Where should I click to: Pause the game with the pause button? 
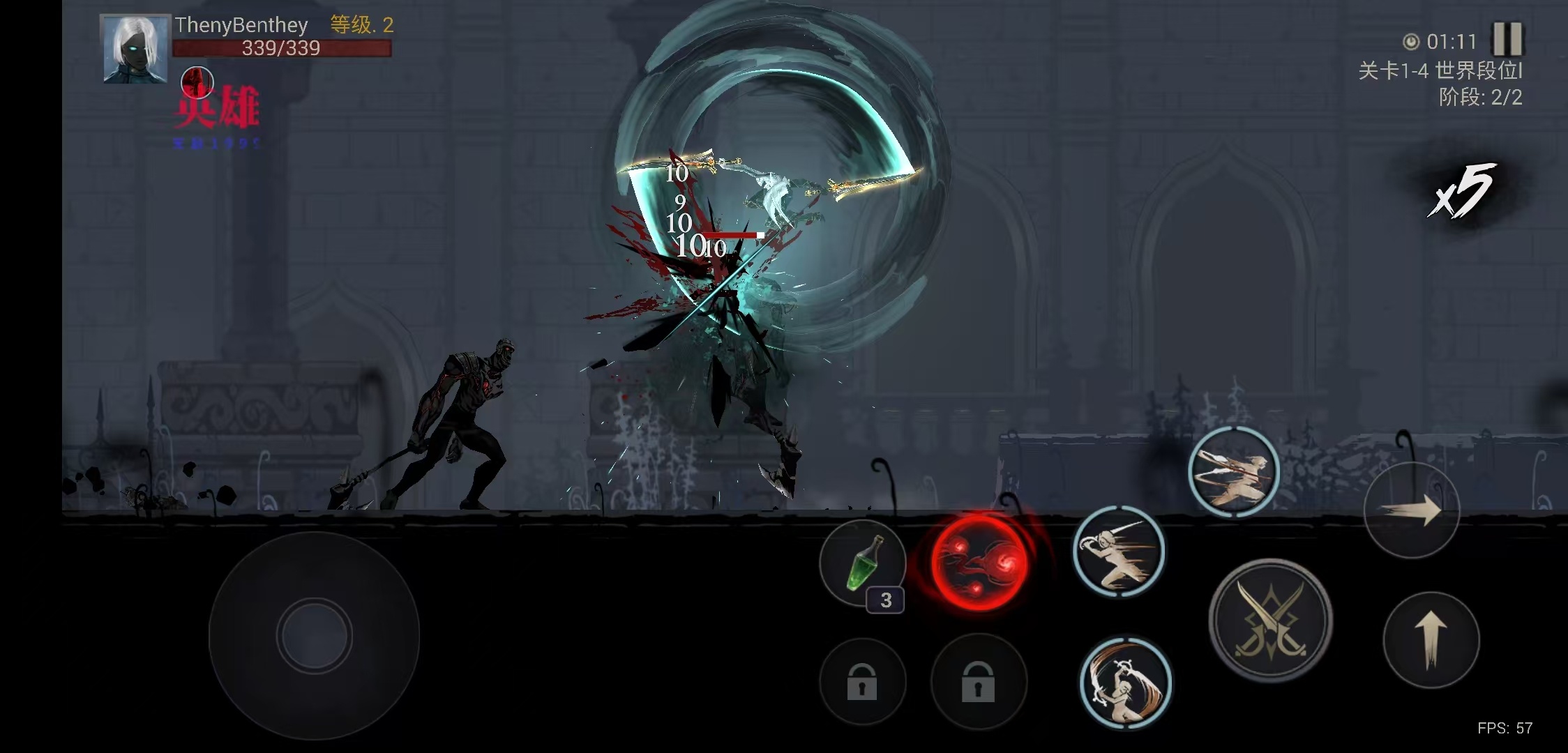coord(1507,39)
